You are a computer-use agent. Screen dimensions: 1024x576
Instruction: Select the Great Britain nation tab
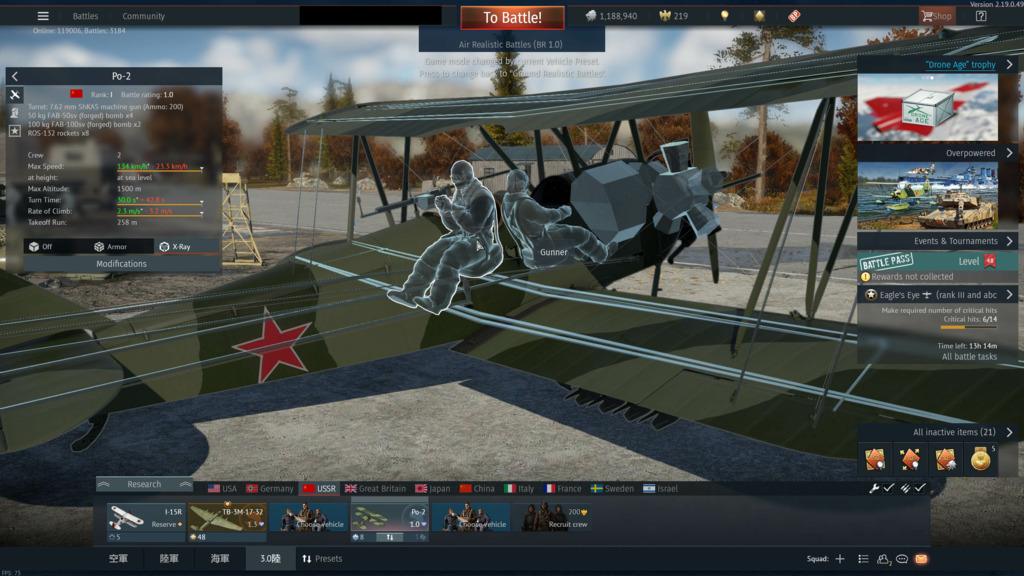(375, 489)
